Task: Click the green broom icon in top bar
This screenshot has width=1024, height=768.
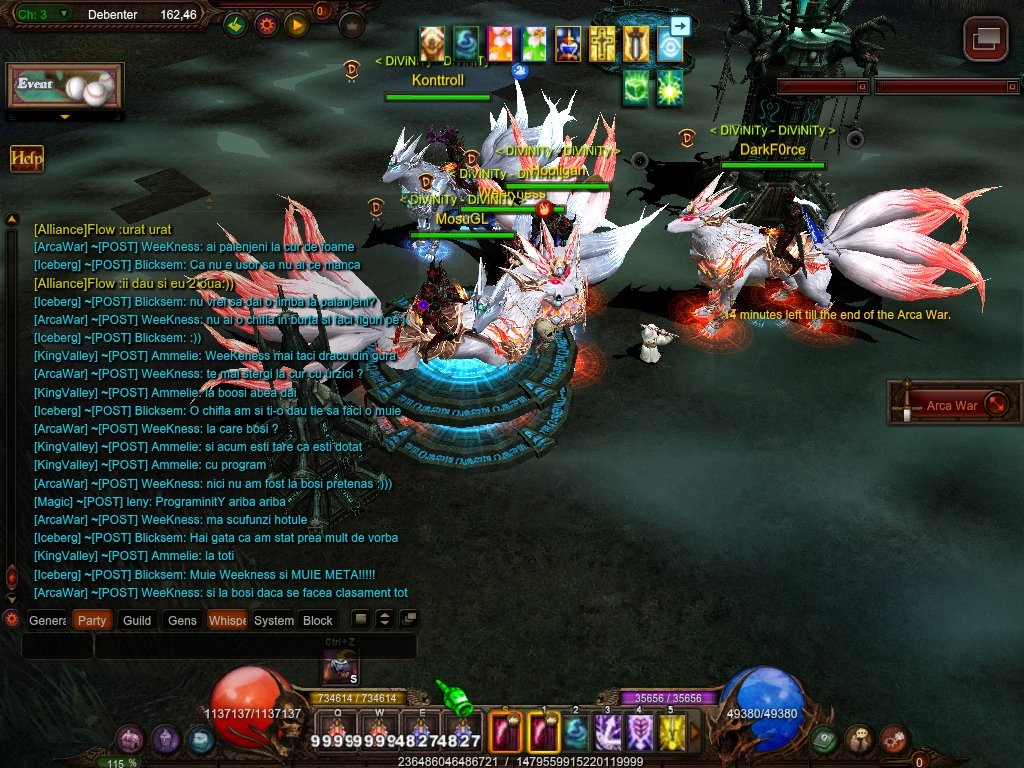Action: click(x=236, y=24)
